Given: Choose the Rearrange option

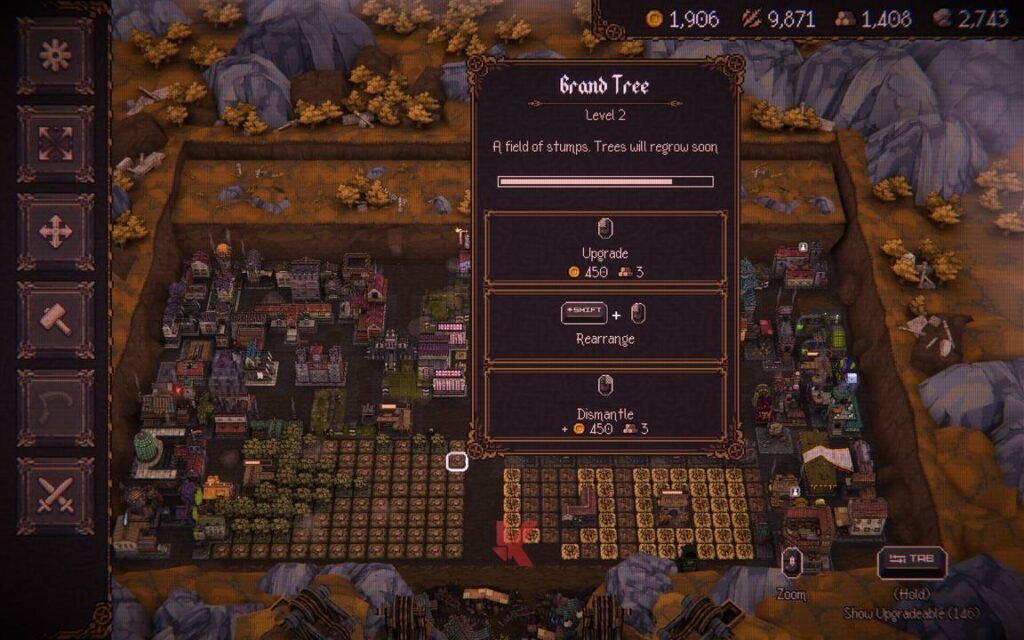Looking at the screenshot, I should click(x=604, y=325).
